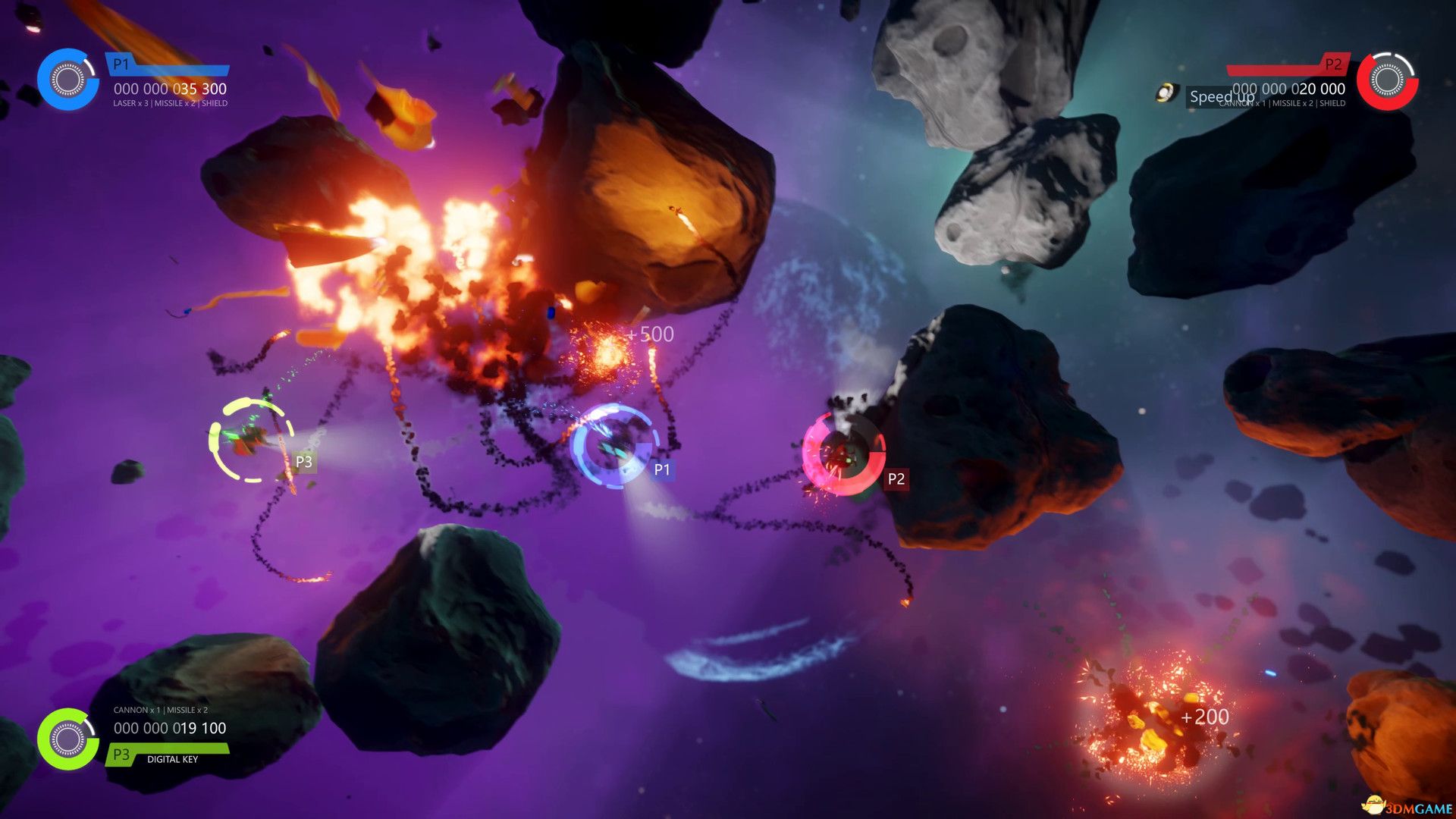Viewport: 1456px width, 819px height.
Task: Click the P2 red health ring icon
Action: point(1388,82)
